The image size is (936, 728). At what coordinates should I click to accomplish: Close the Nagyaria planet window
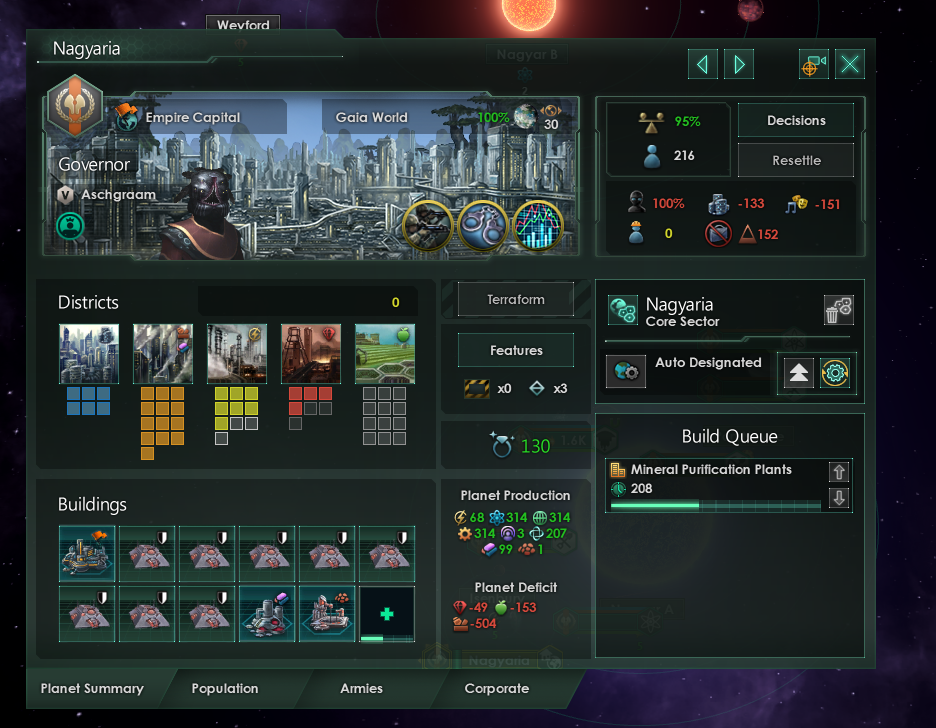point(850,65)
